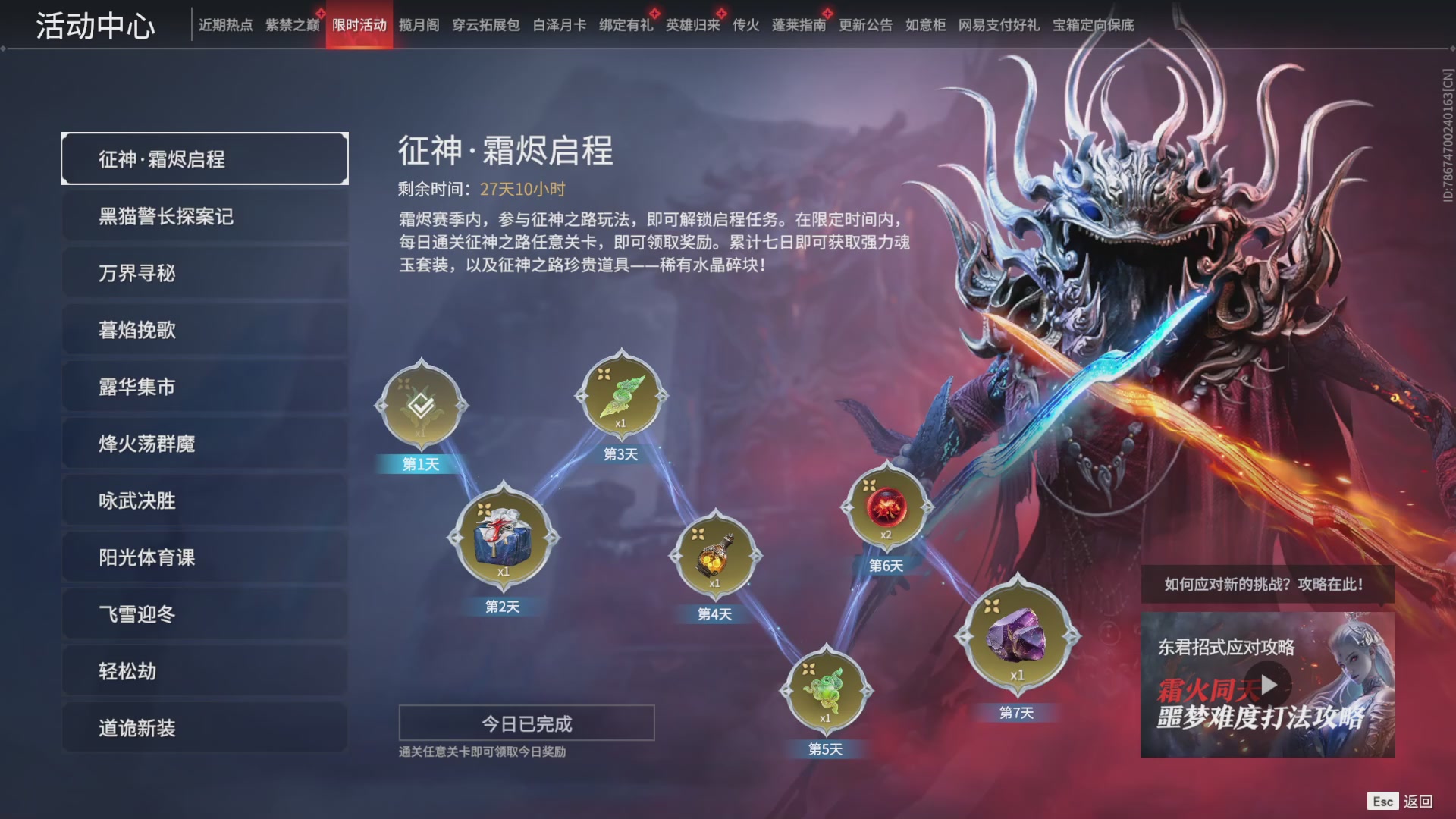This screenshot has height=819, width=1456.
Task: Switch to the 限时活动 tab
Action: point(359,24)
